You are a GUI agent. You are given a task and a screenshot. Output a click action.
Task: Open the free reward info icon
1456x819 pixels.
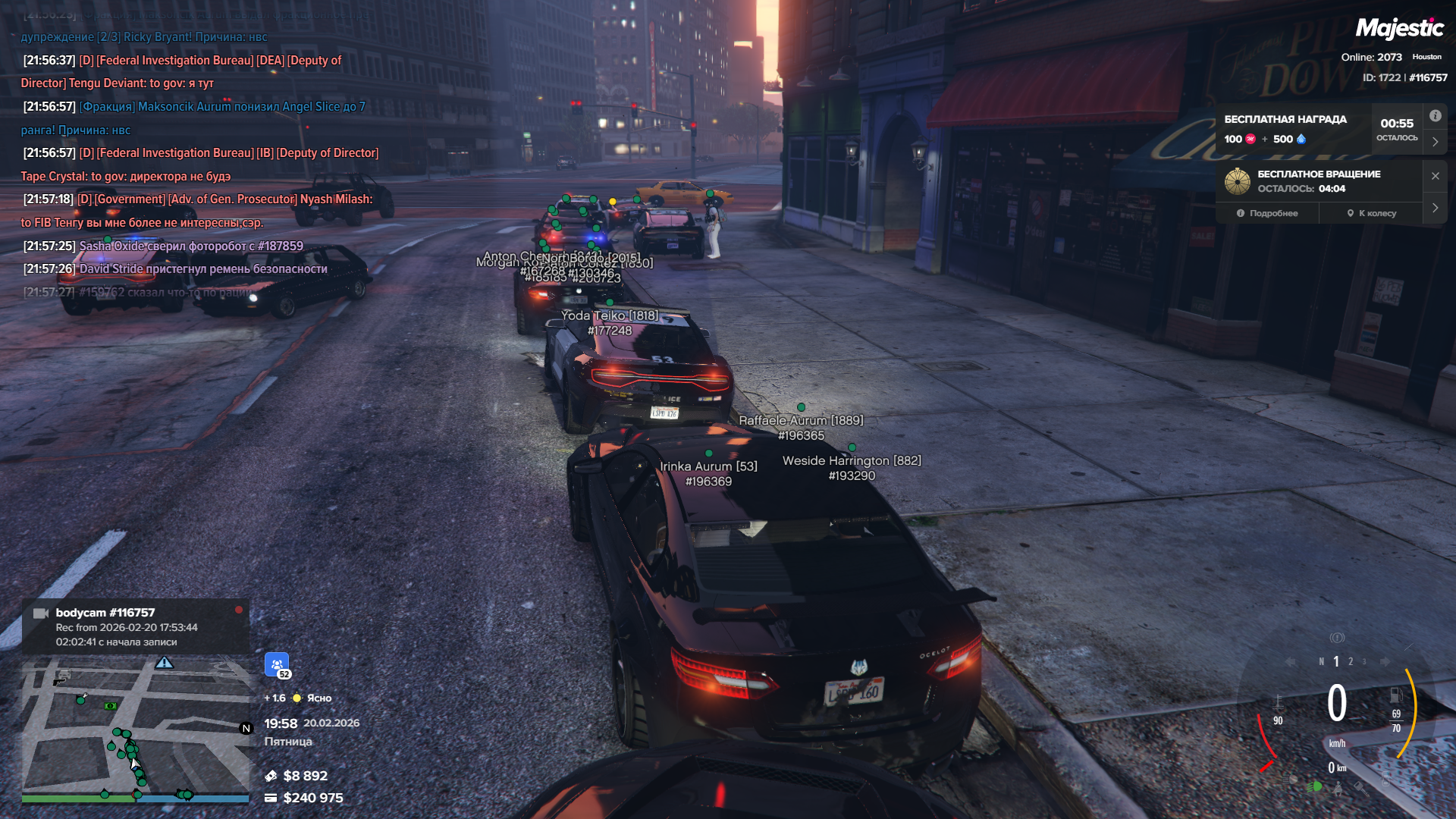click(x=1435, y=116)
